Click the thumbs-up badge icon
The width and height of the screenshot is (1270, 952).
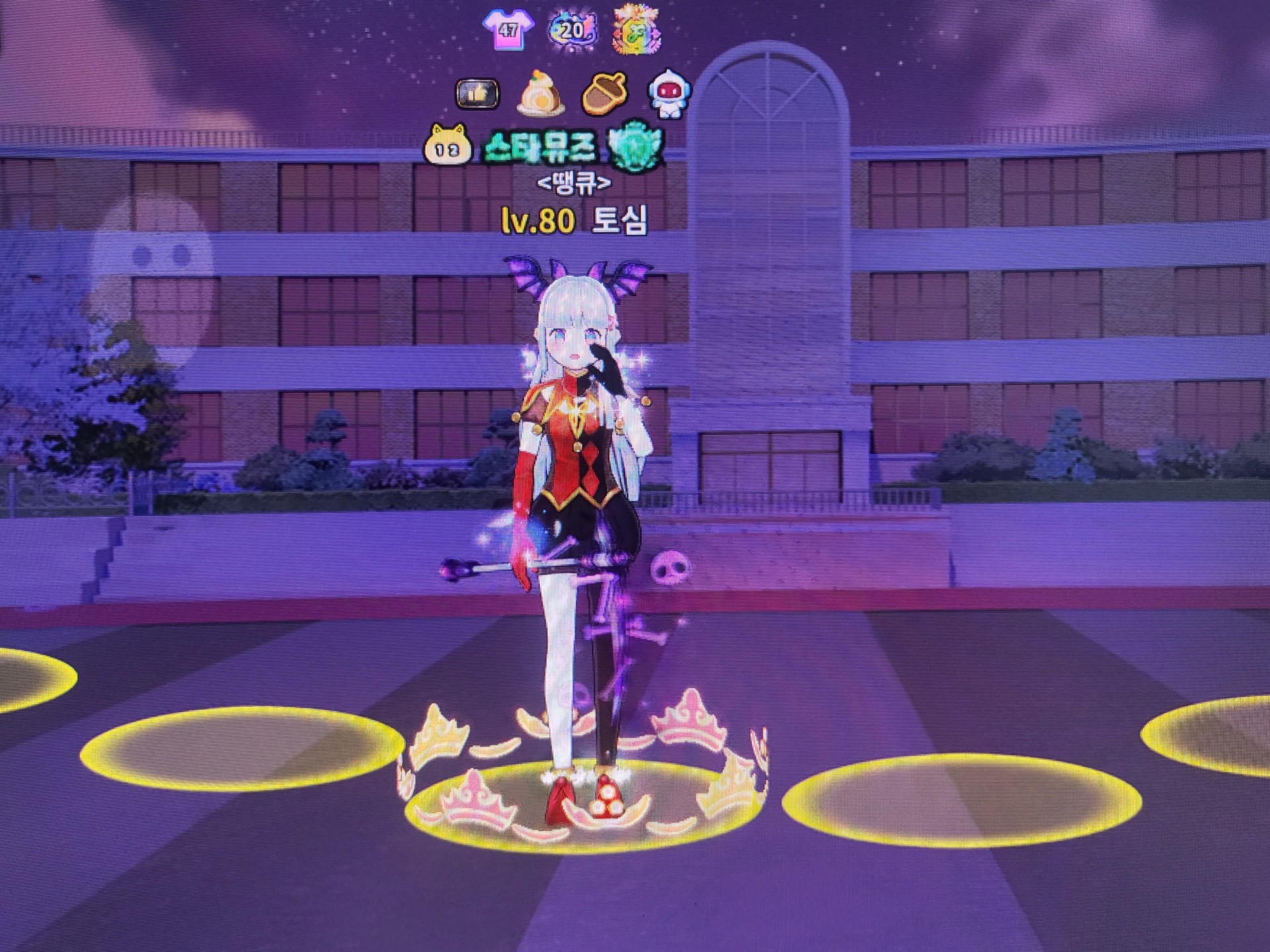tap(477, 94)
